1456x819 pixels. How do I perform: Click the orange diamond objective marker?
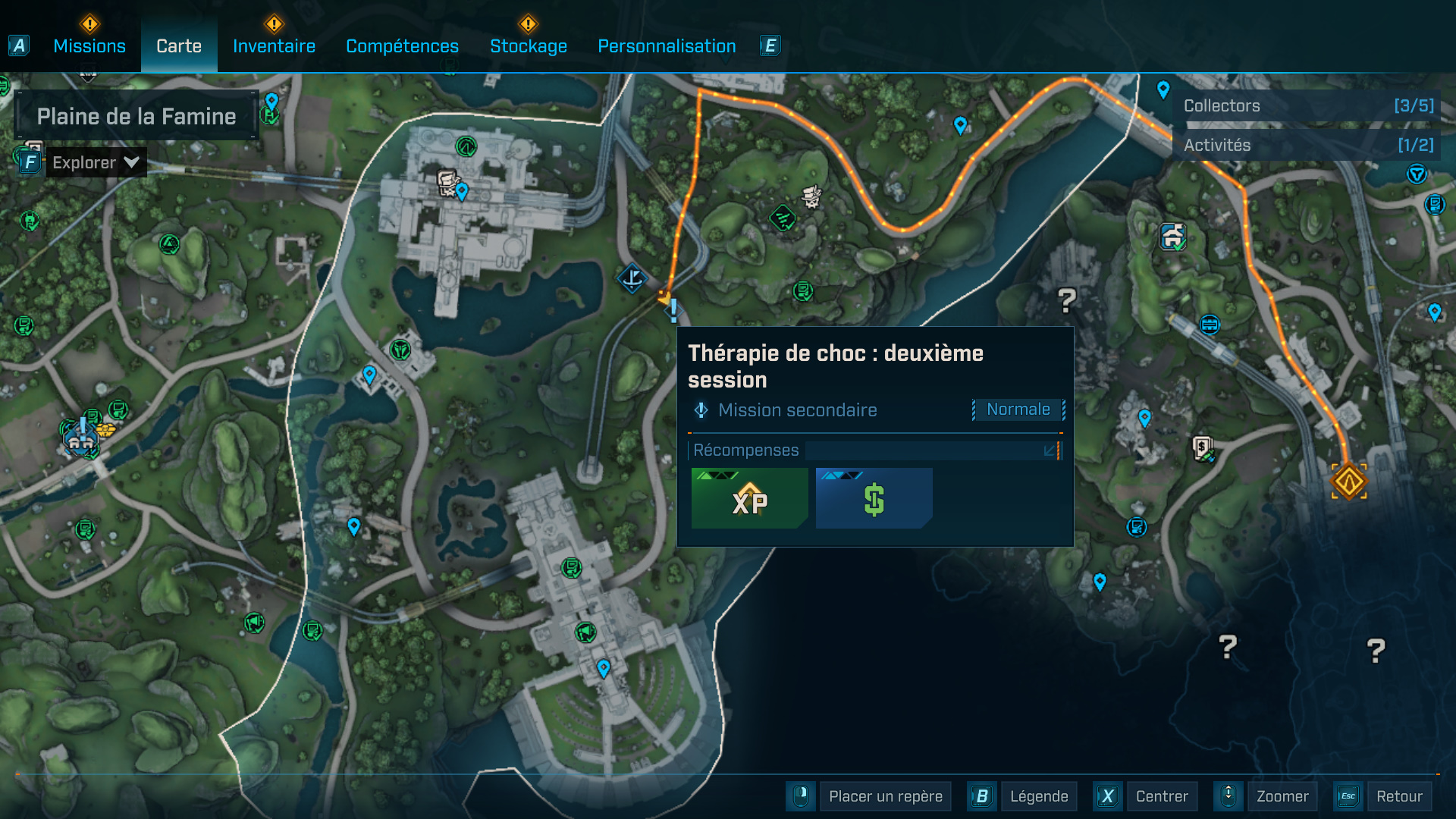1349,482
